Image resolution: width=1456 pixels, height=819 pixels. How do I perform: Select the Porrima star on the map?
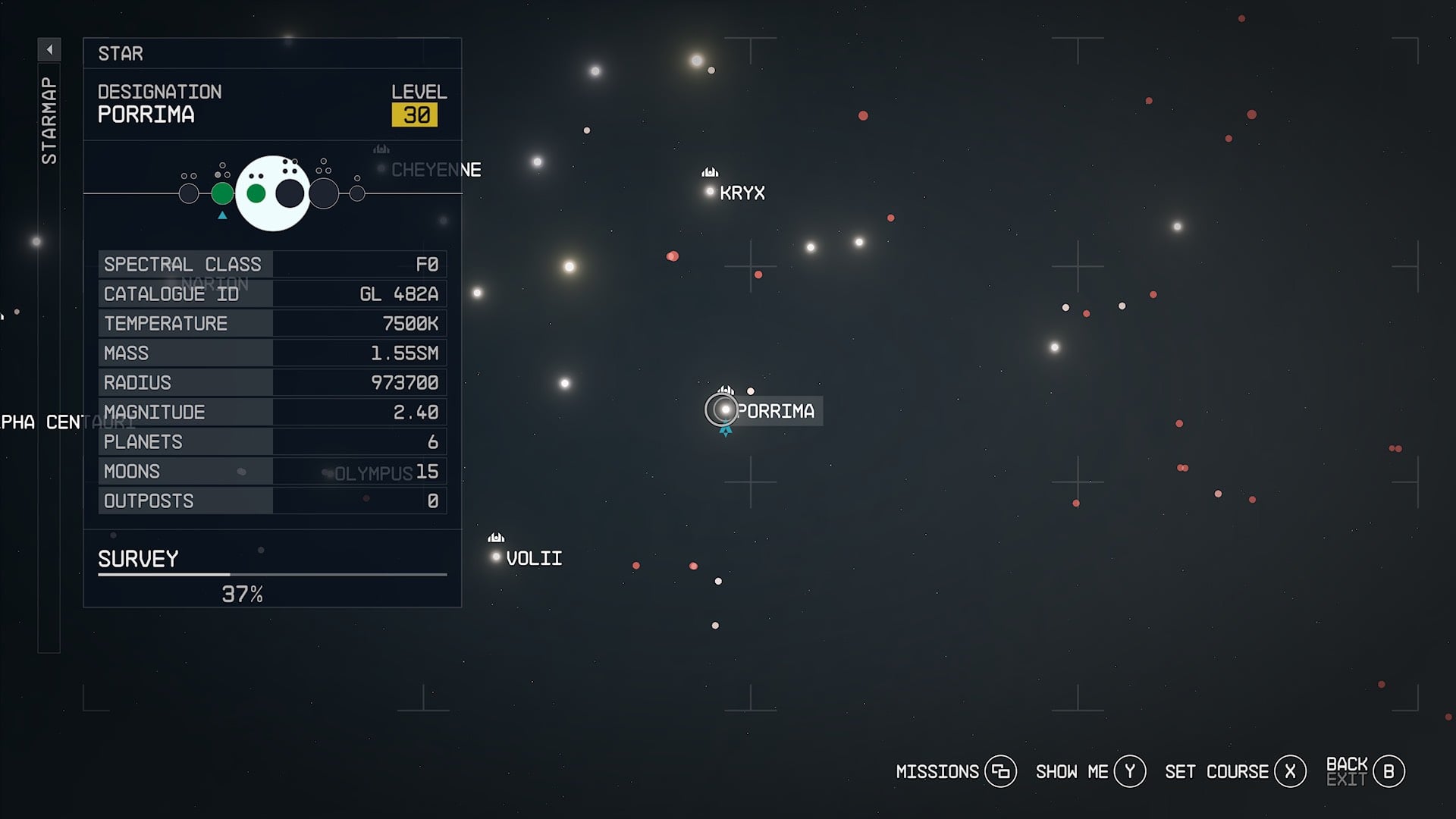coord(726,409)
